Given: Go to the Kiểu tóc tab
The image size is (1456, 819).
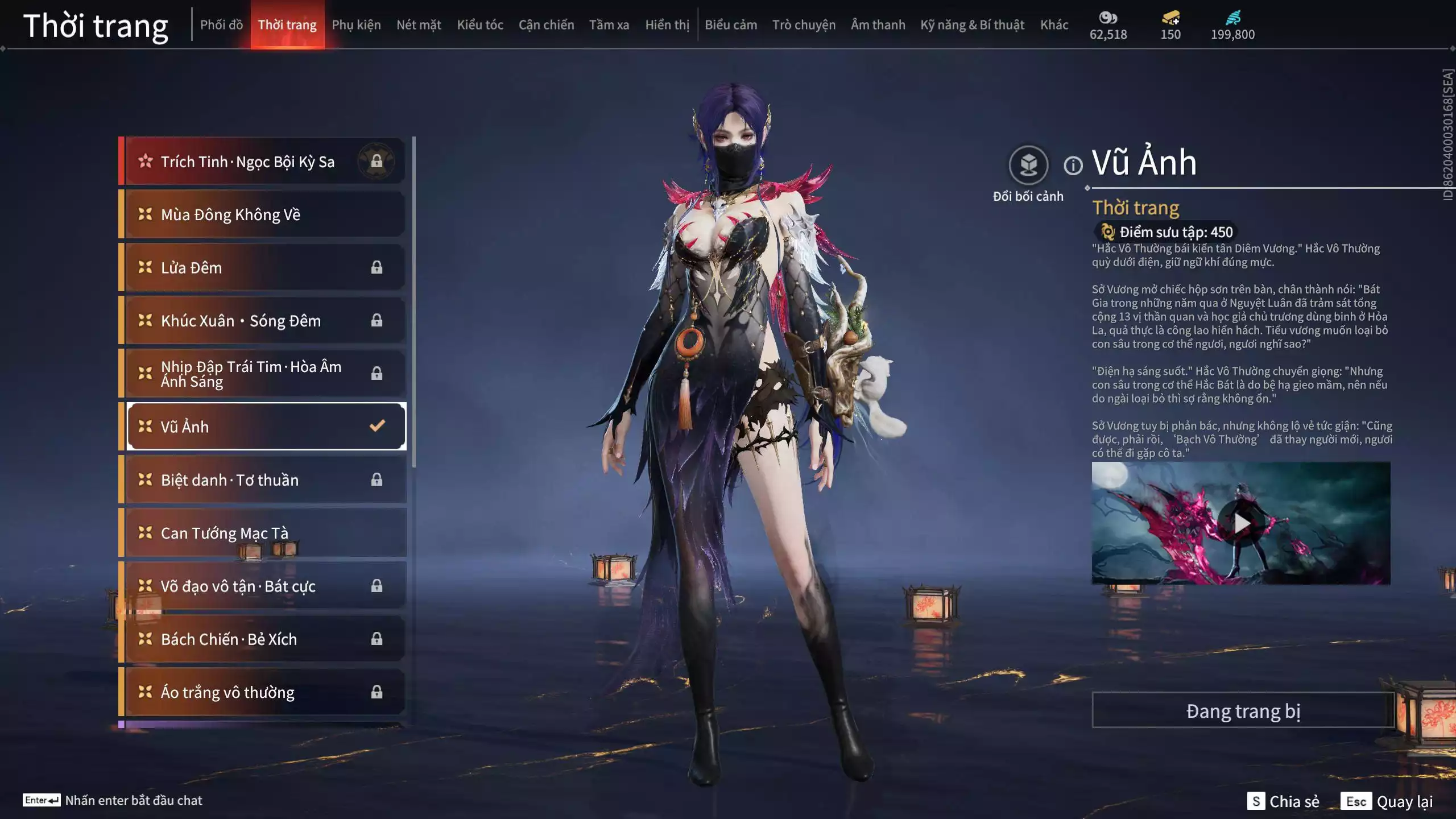Looking at the screenshot, I should pos(480,25).
